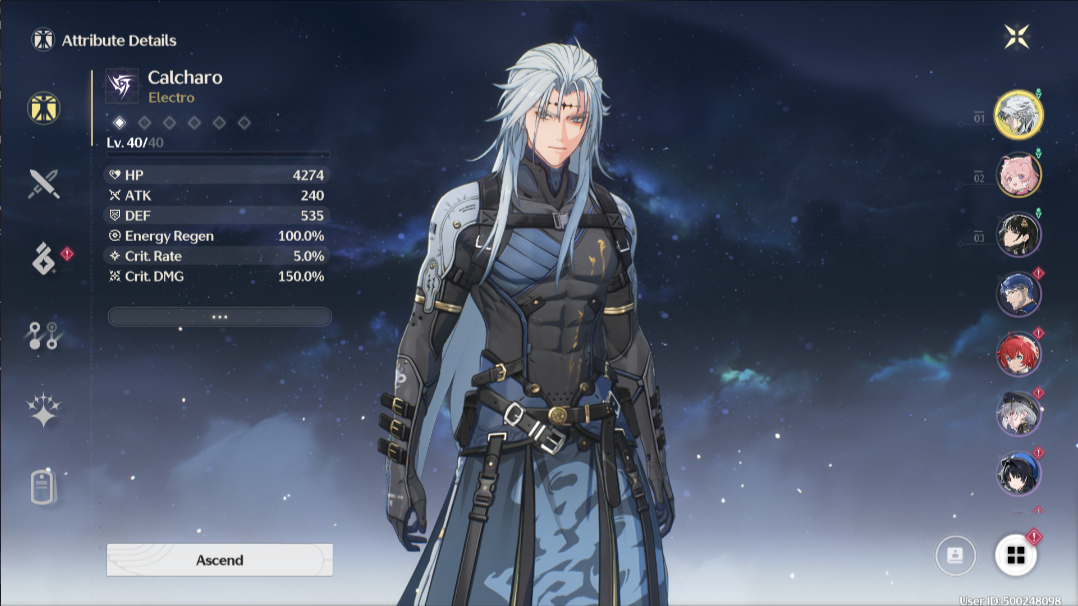Screen dimensions: 1078x606
Task: Select the white-haired Calcharo portrait
Action: pos(1019,114)
